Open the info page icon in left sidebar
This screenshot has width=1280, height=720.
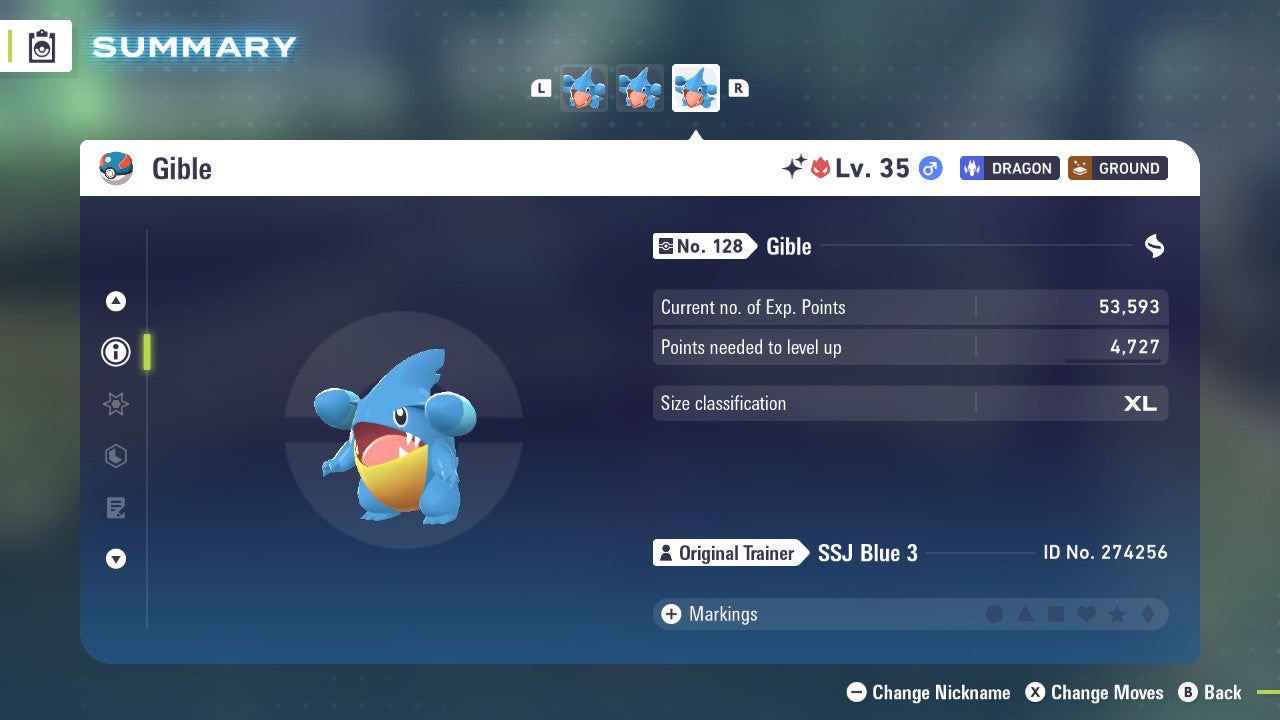pos(115,352)
